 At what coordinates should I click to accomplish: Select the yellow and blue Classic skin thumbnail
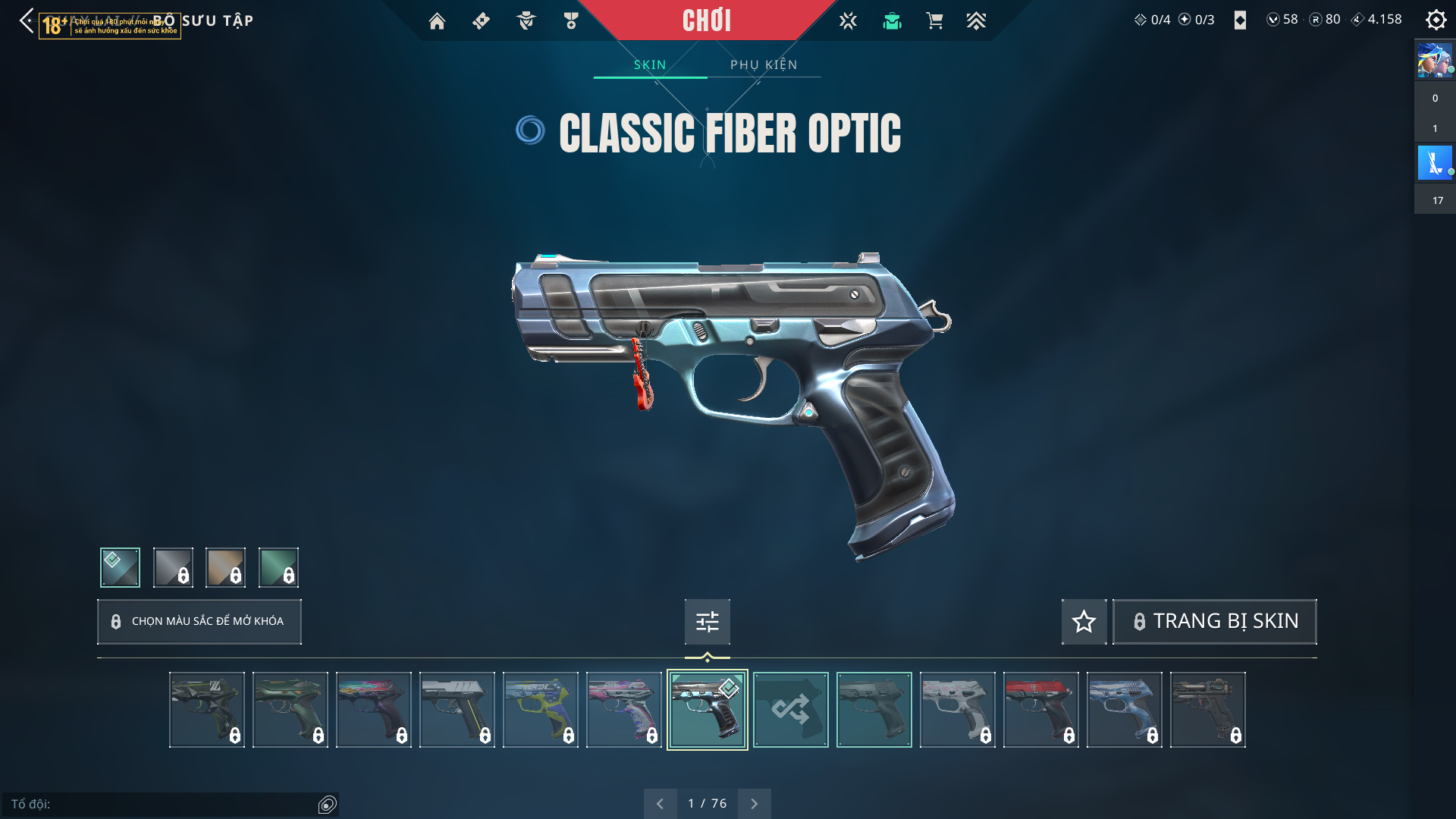point(540,710)
